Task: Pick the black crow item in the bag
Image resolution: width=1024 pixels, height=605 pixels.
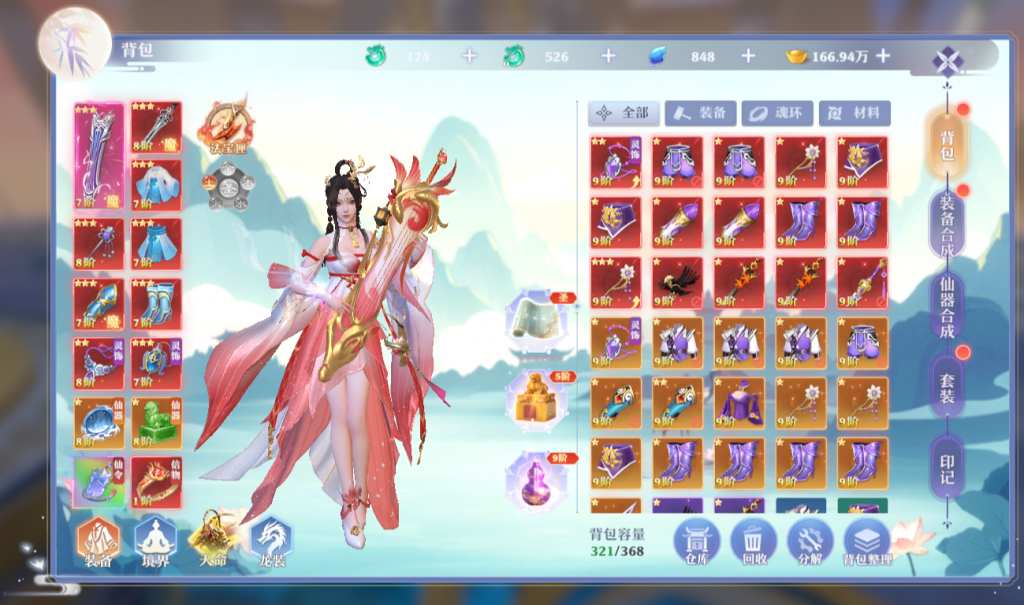Action: click(x=677, y=283)
